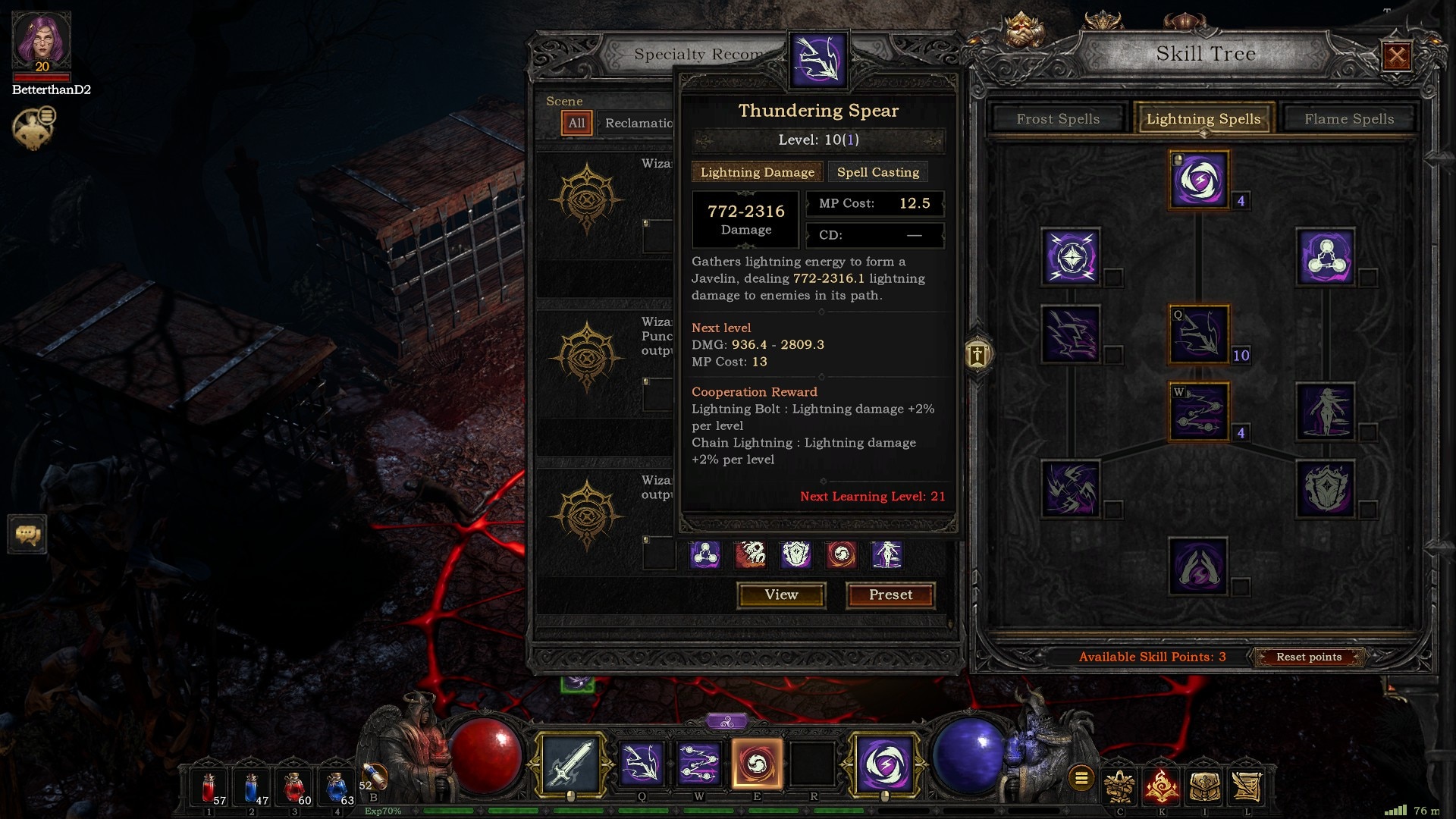Image resolution: width=1456 pixels, height=819 pixels.
Task: Choose the Preset button
Action: [x=890, y=595]
